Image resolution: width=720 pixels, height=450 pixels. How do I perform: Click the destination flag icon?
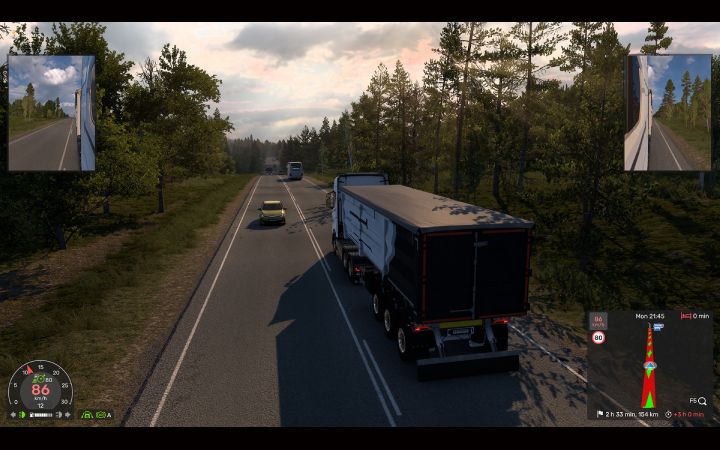600,414
